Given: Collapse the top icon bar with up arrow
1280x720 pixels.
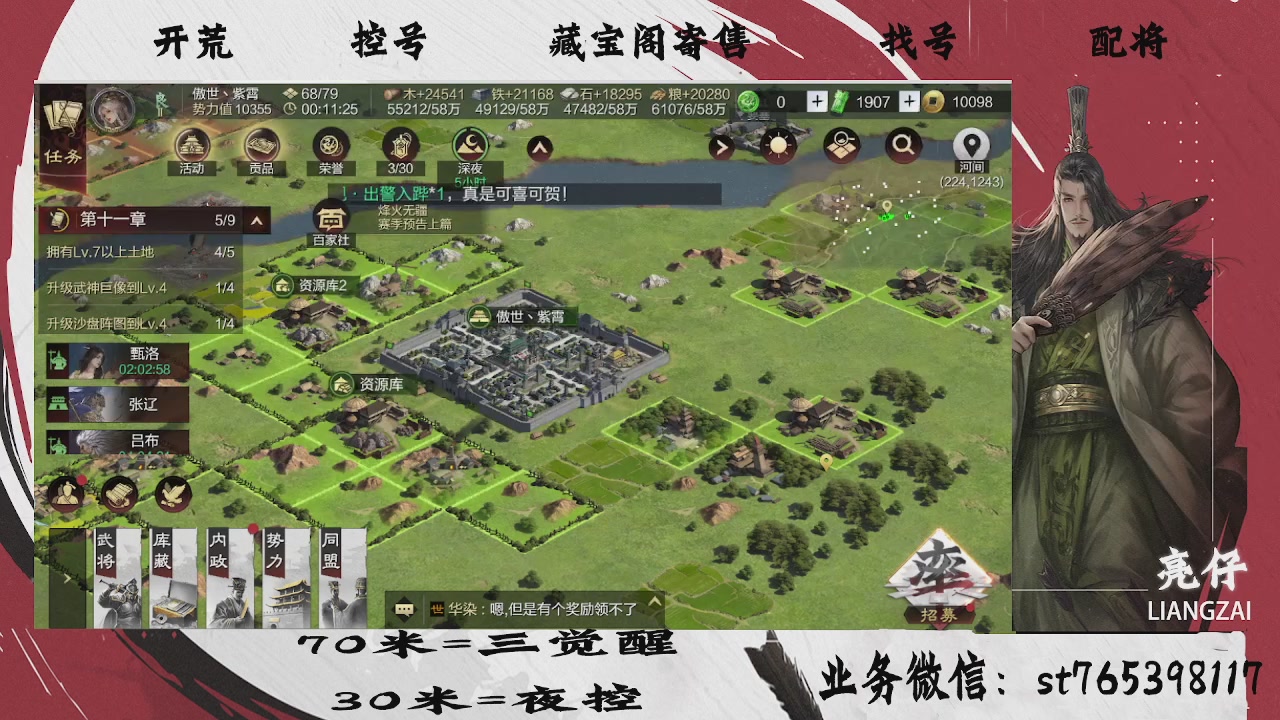Looking at the screenshot, I should pos(538,147).
